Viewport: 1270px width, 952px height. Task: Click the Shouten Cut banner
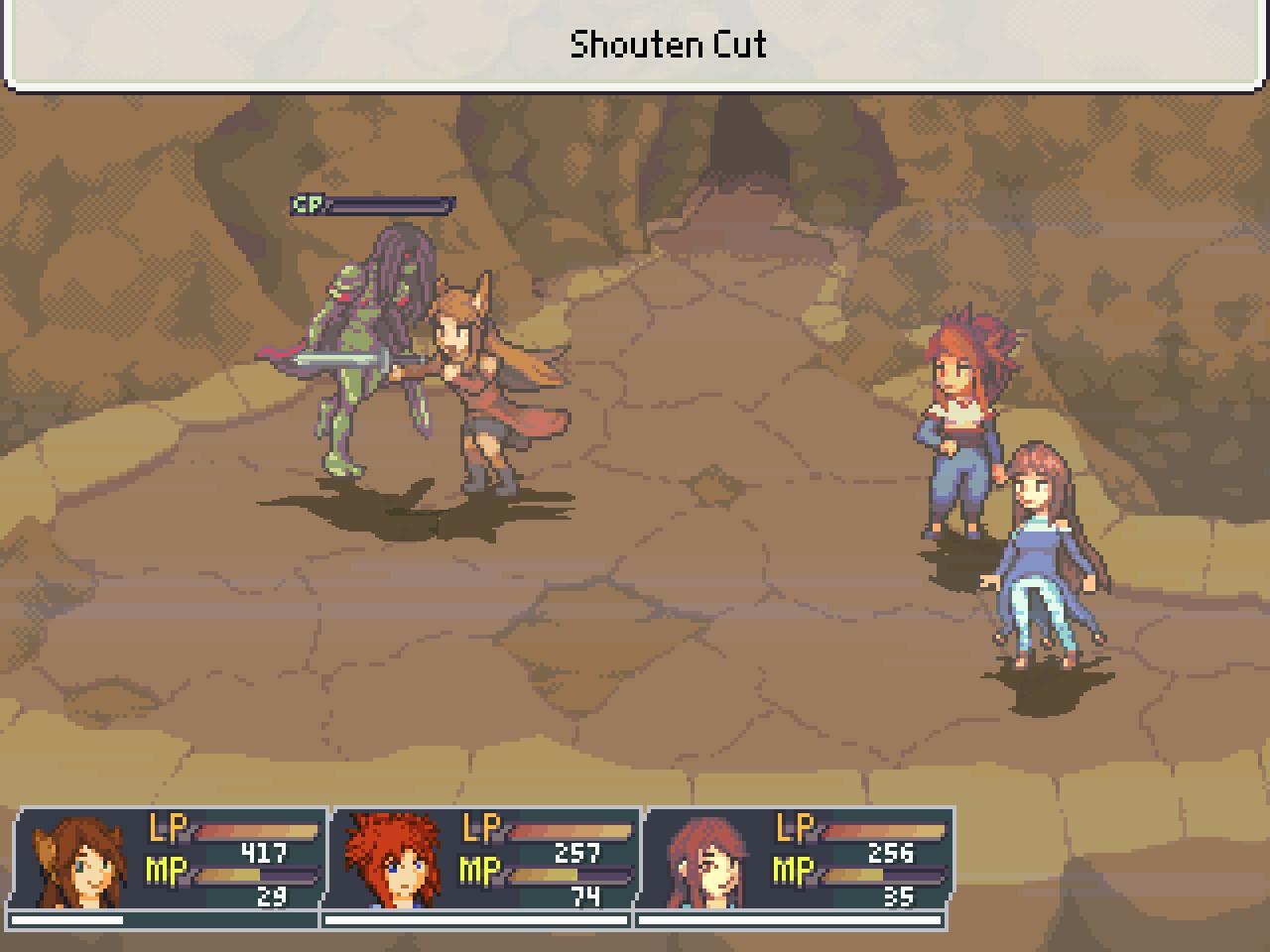670,44
